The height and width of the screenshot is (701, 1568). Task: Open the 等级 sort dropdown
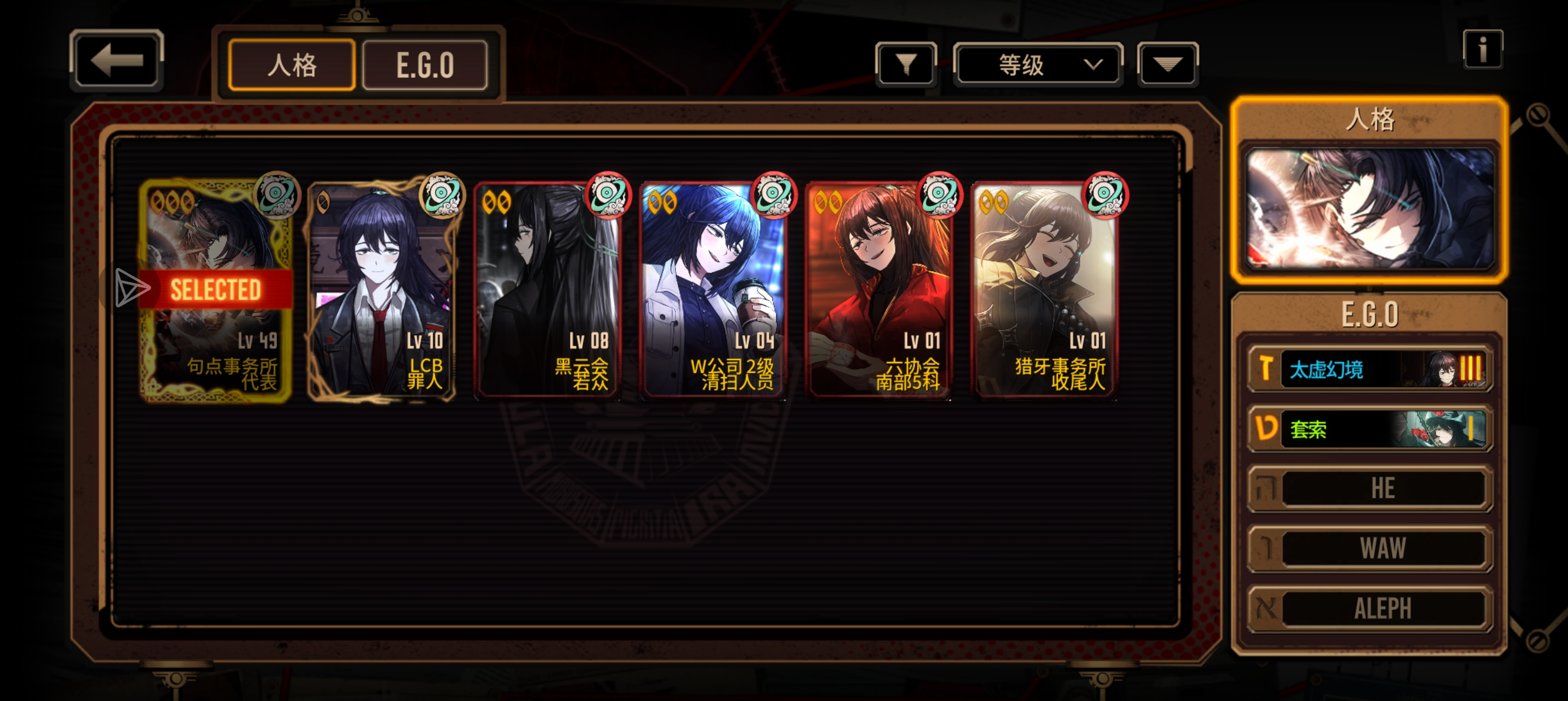click(1038, 64)
